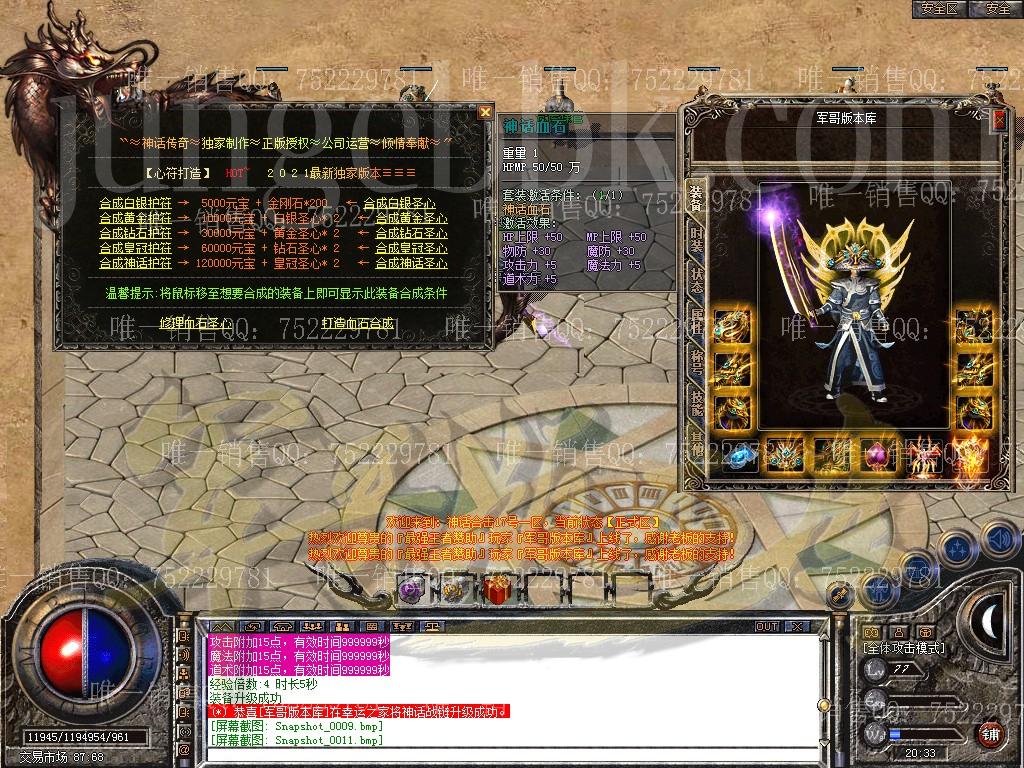The image size is (1024, 768).
Task: Click 合成钻石护符 option
Action: [x=135, y=233]
